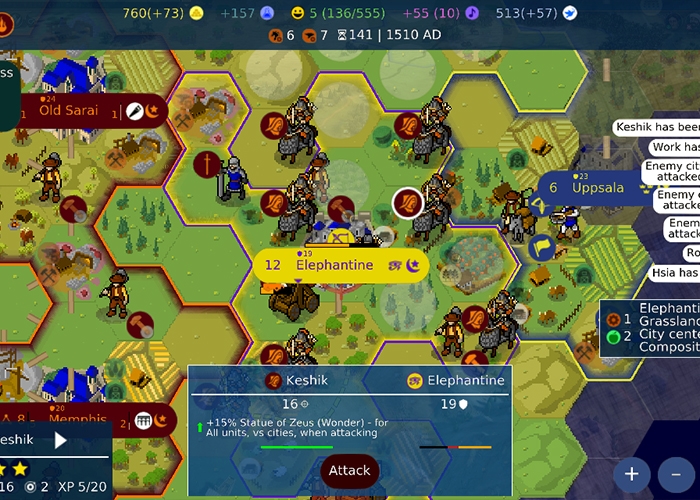
Task: Open the gold stats overview
Action: tap(164, 13)
